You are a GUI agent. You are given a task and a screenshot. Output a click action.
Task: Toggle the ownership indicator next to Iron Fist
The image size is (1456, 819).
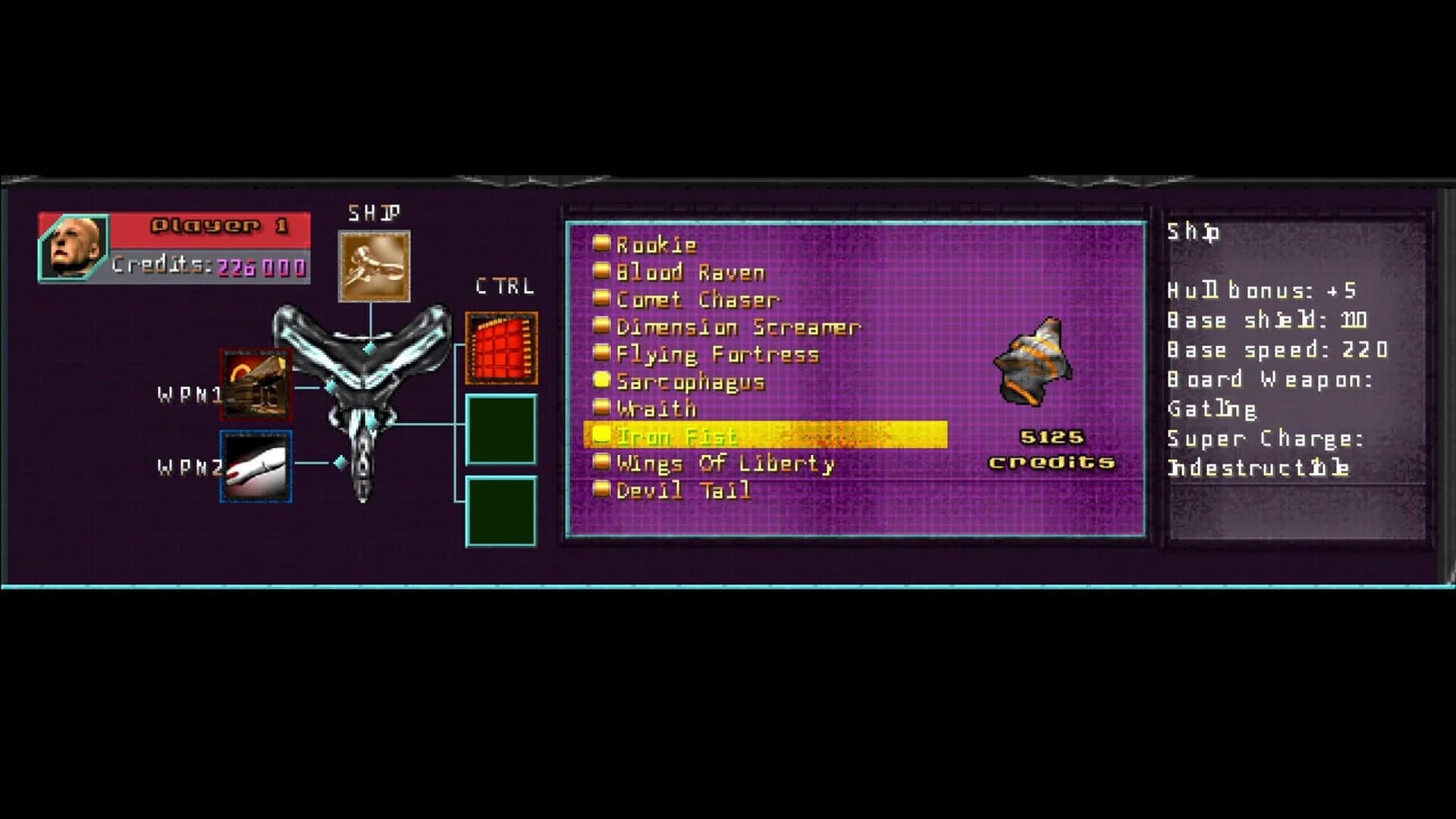point(601,432)
